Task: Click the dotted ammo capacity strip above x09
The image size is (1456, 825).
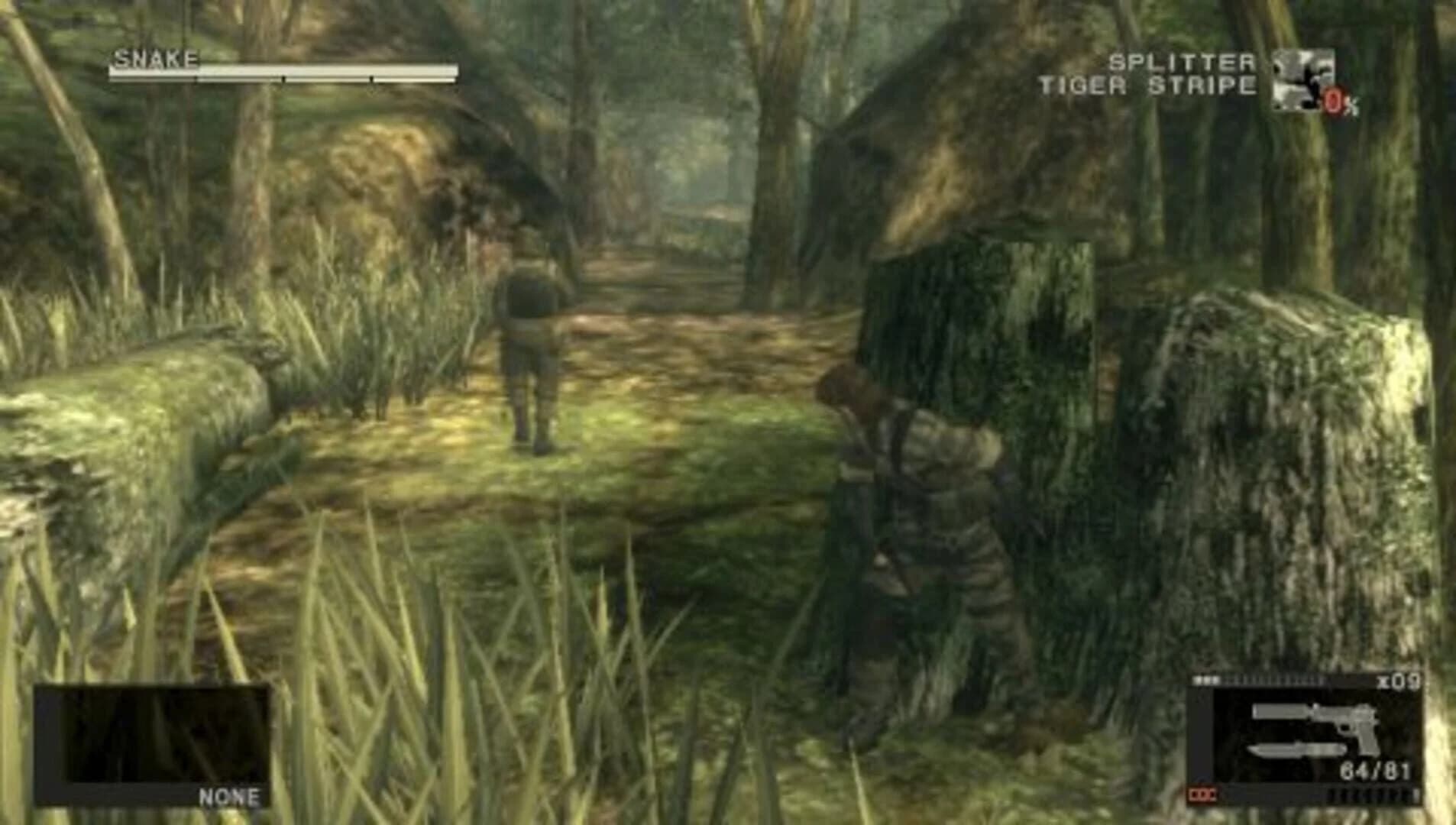Action: (x=1272, y=678)
